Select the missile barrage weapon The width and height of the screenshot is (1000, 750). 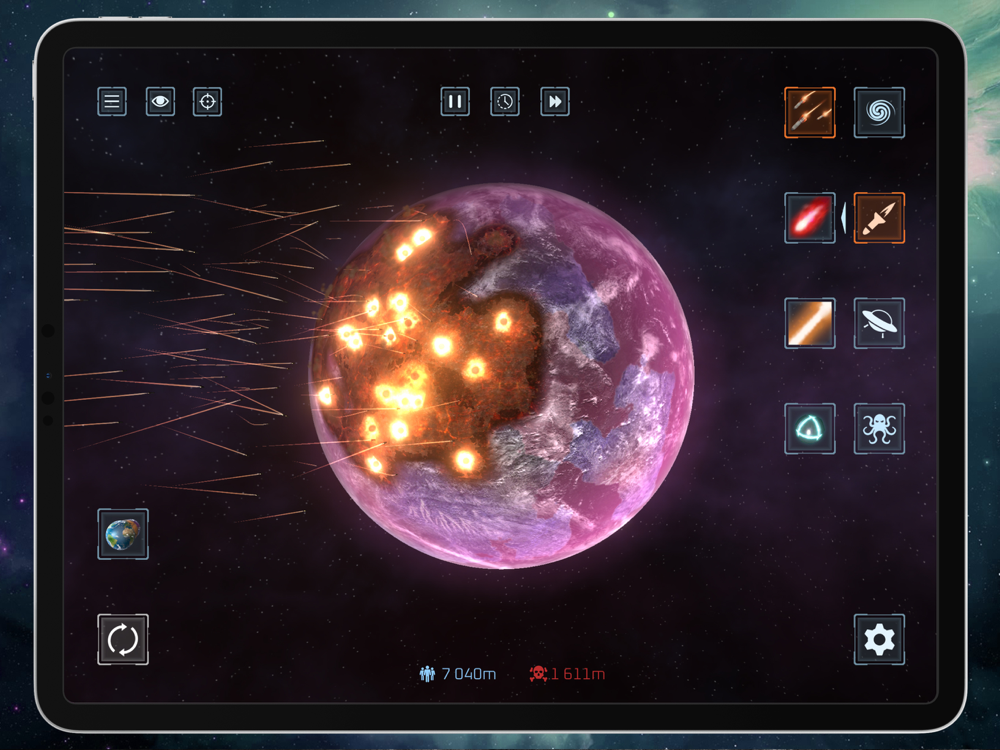[810, 113]
